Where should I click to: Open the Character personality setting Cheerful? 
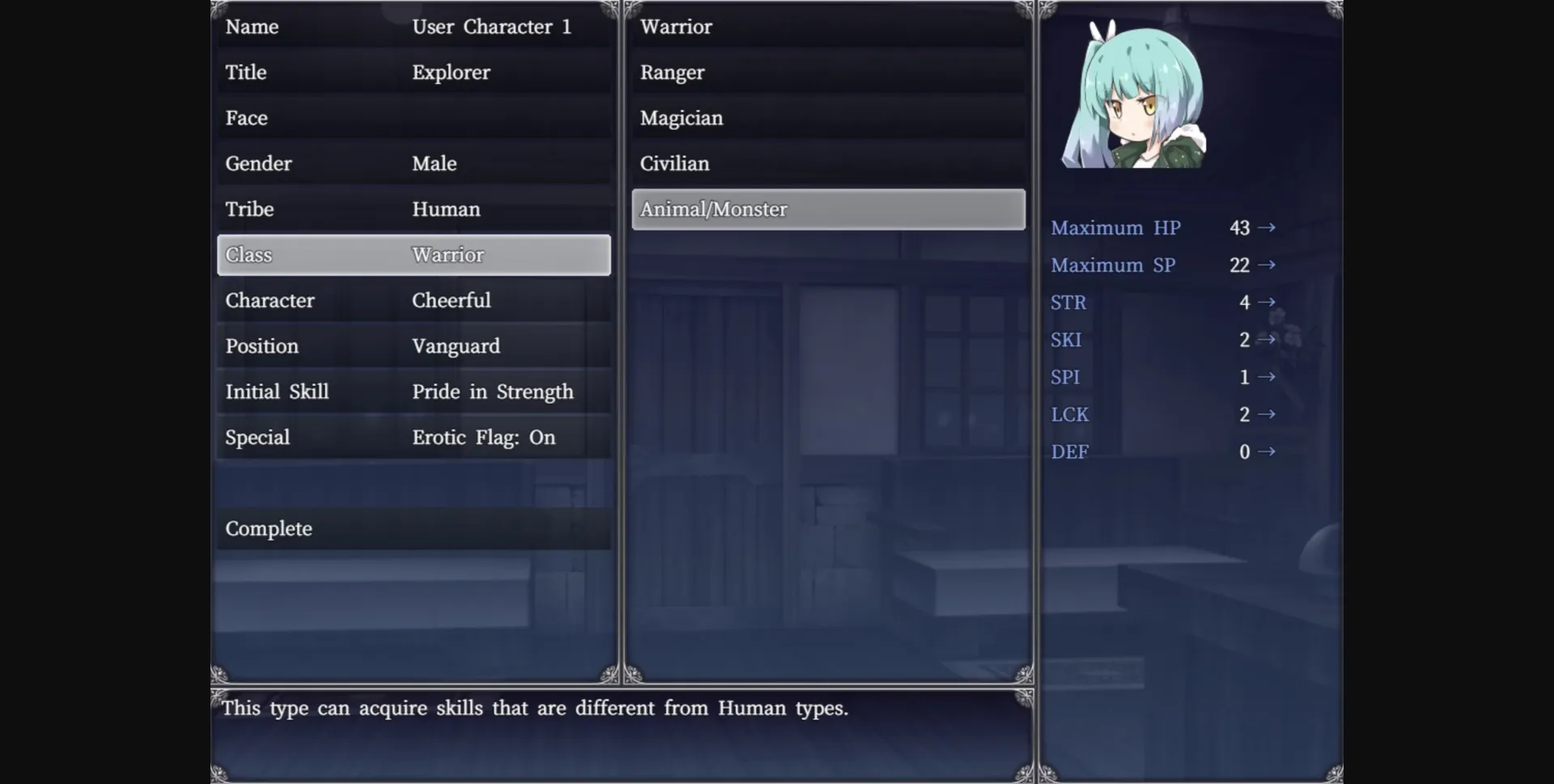tap(413, 300)
